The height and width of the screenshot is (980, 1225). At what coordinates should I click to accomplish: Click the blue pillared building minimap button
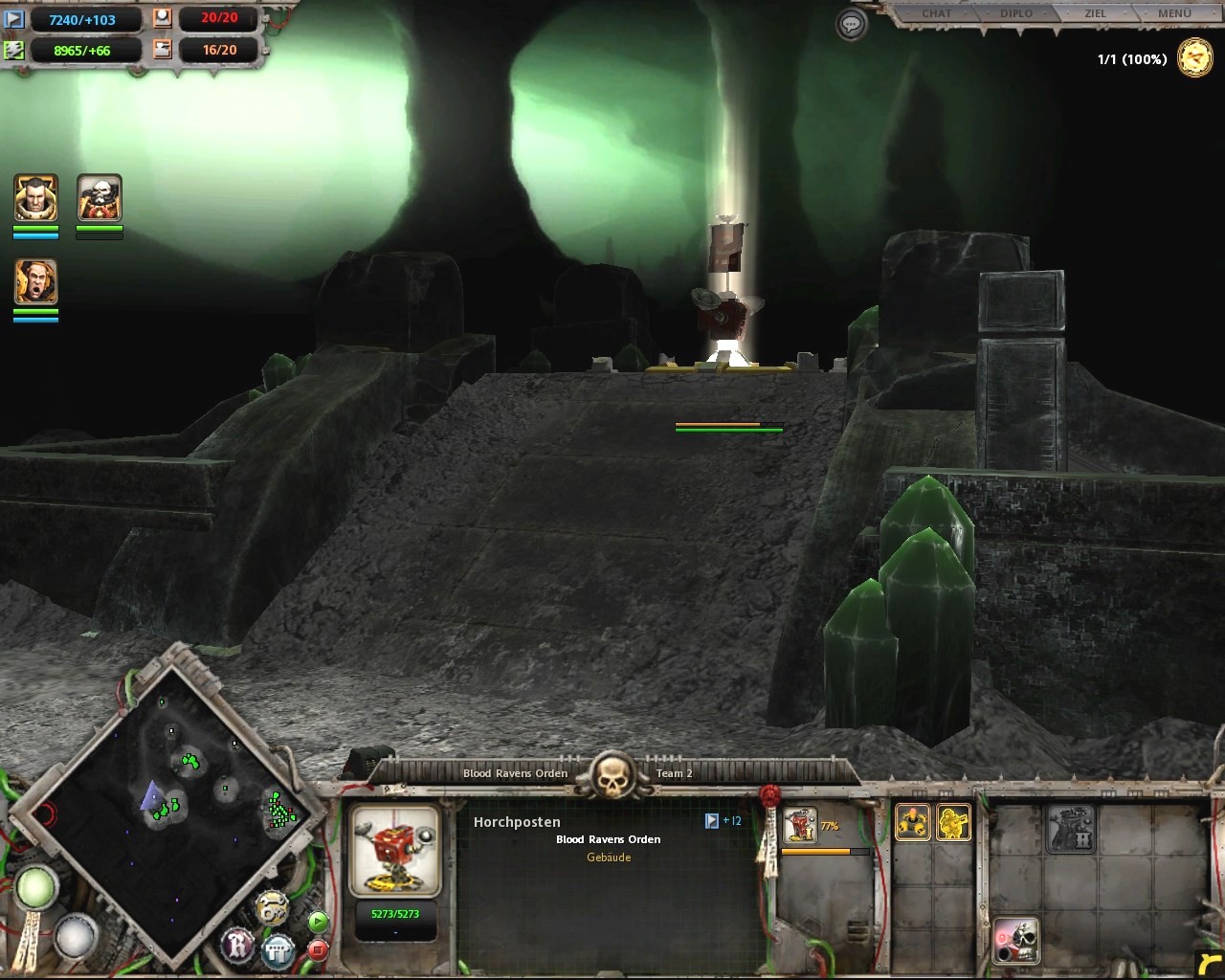pyautogui.click(x=278, y=950)
